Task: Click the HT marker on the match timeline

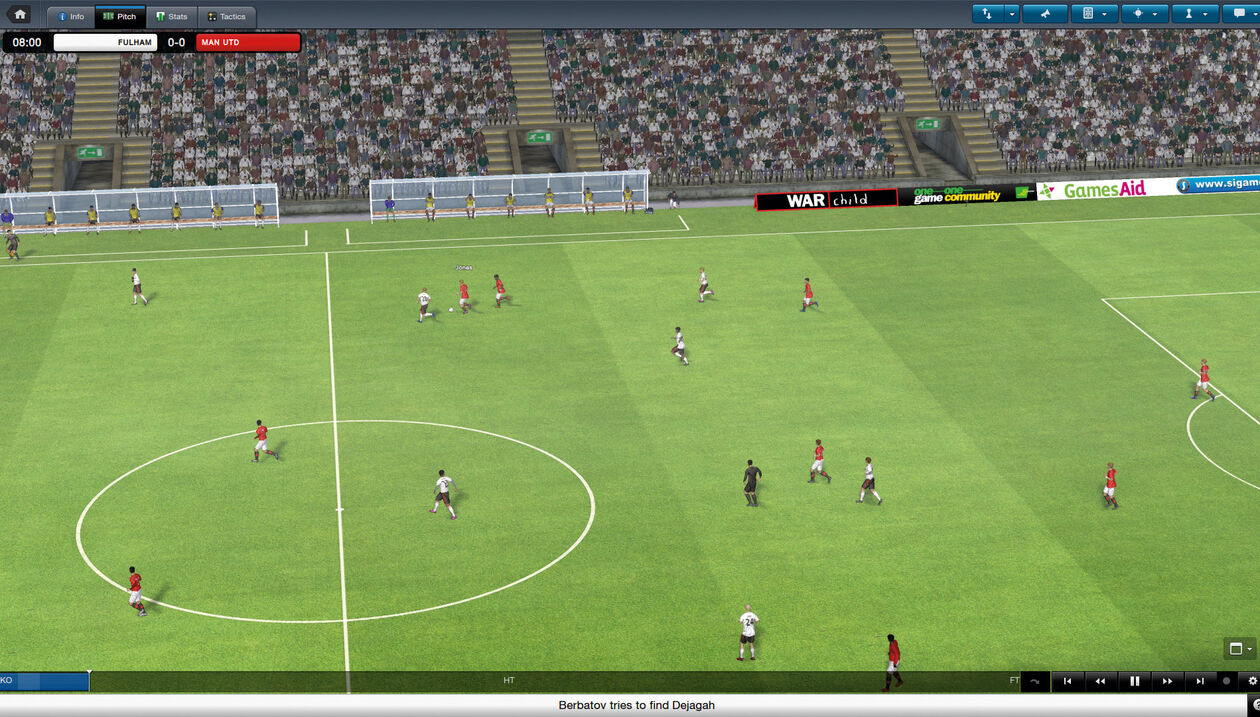Action: [509, 681]
